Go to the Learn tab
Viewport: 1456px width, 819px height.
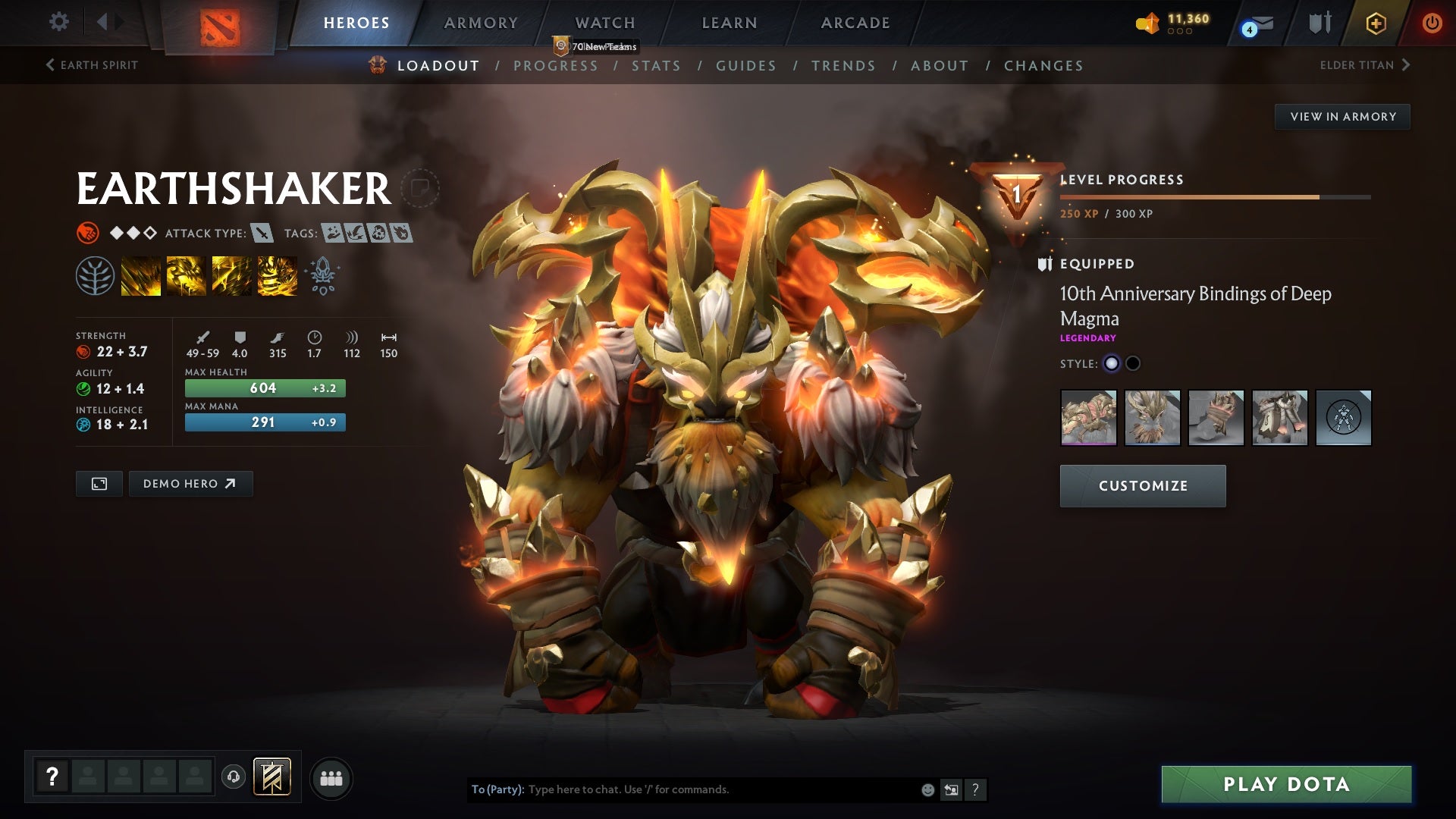point(730,23)
